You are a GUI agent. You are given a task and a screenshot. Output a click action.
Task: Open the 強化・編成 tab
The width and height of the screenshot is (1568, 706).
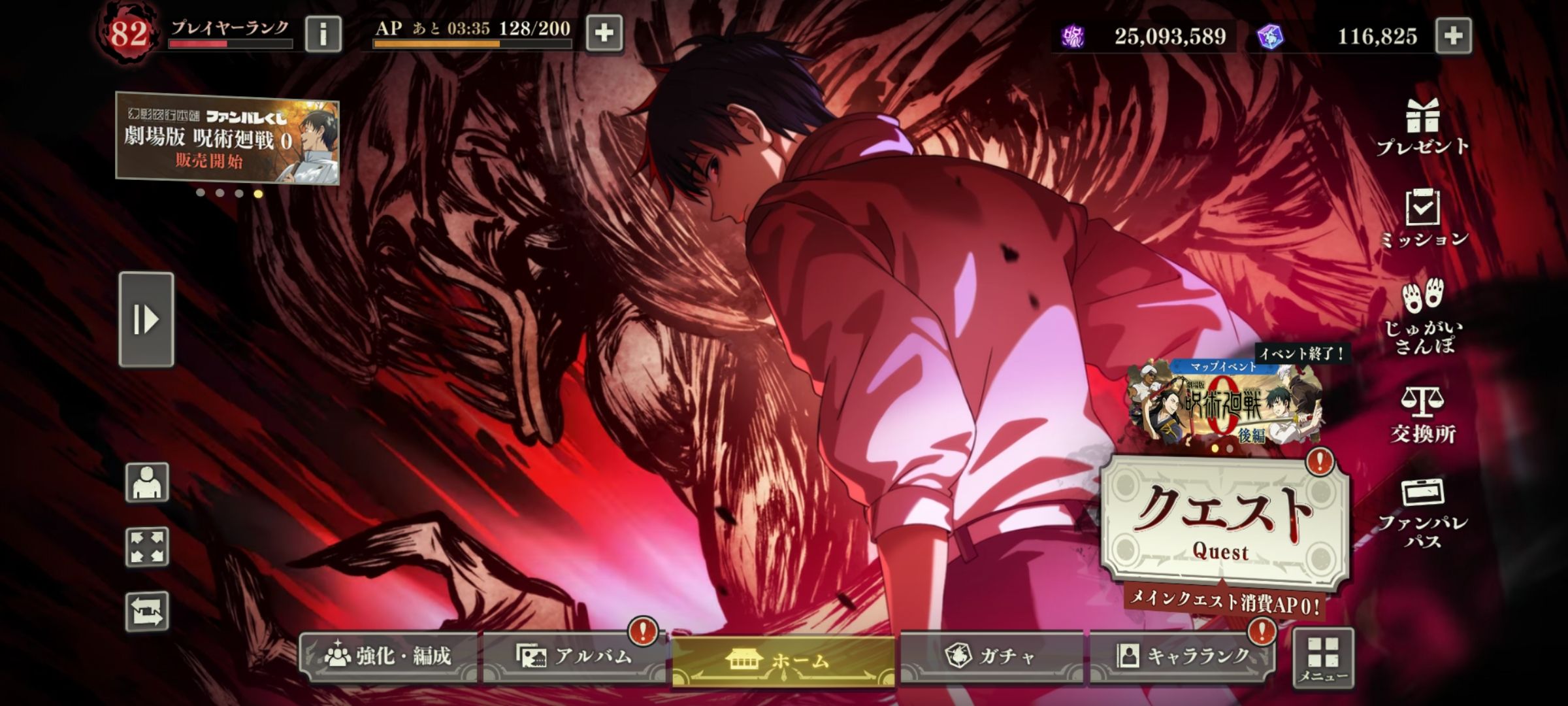(389, 656)
